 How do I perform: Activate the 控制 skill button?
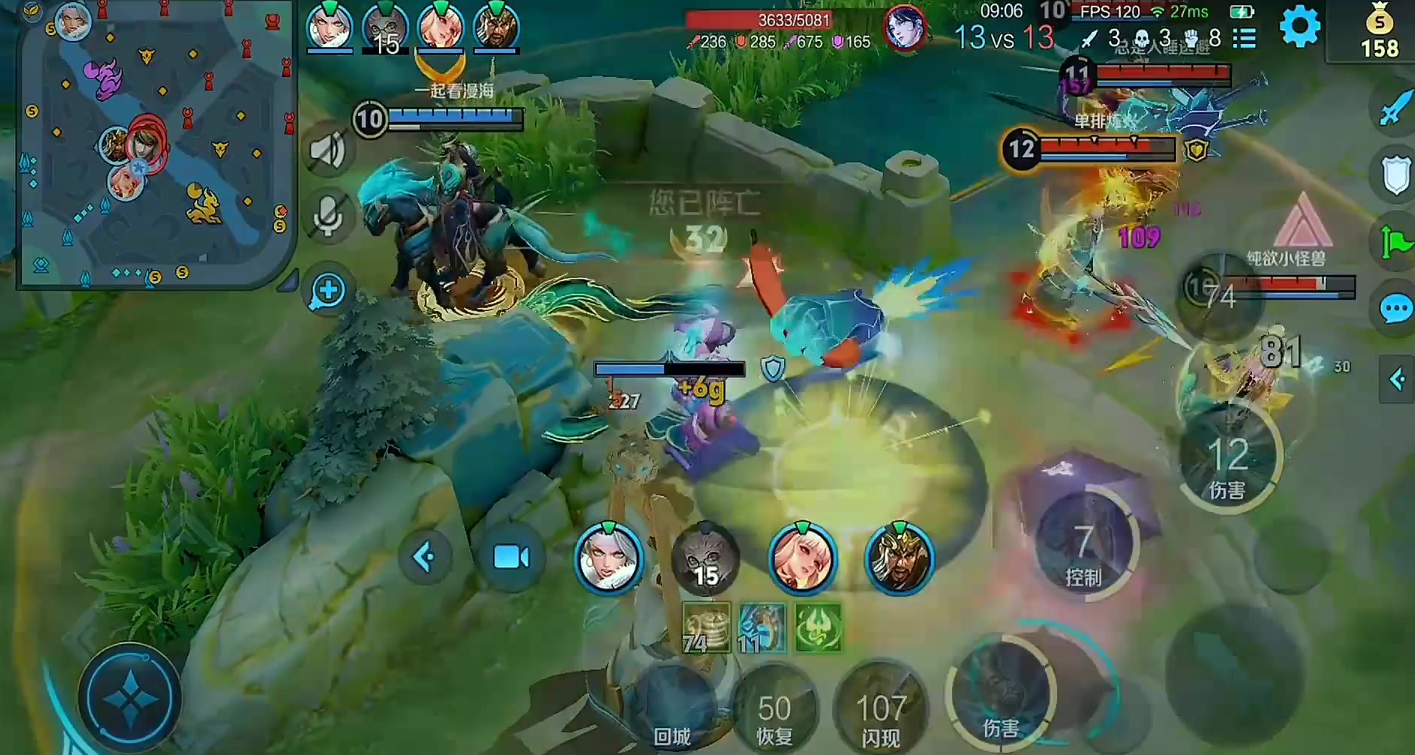click(1084, 547)
